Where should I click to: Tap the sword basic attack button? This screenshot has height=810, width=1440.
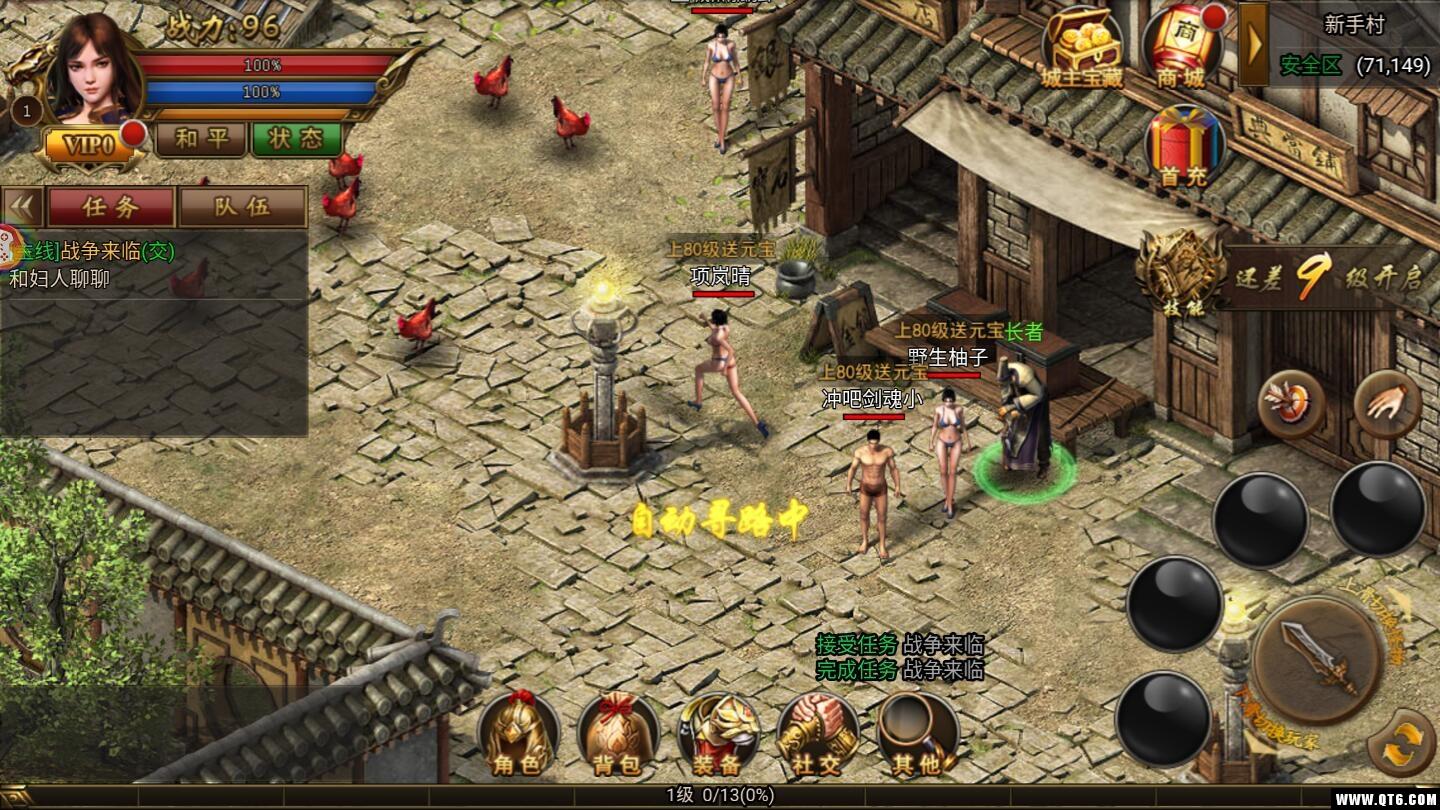point(1318,658)
